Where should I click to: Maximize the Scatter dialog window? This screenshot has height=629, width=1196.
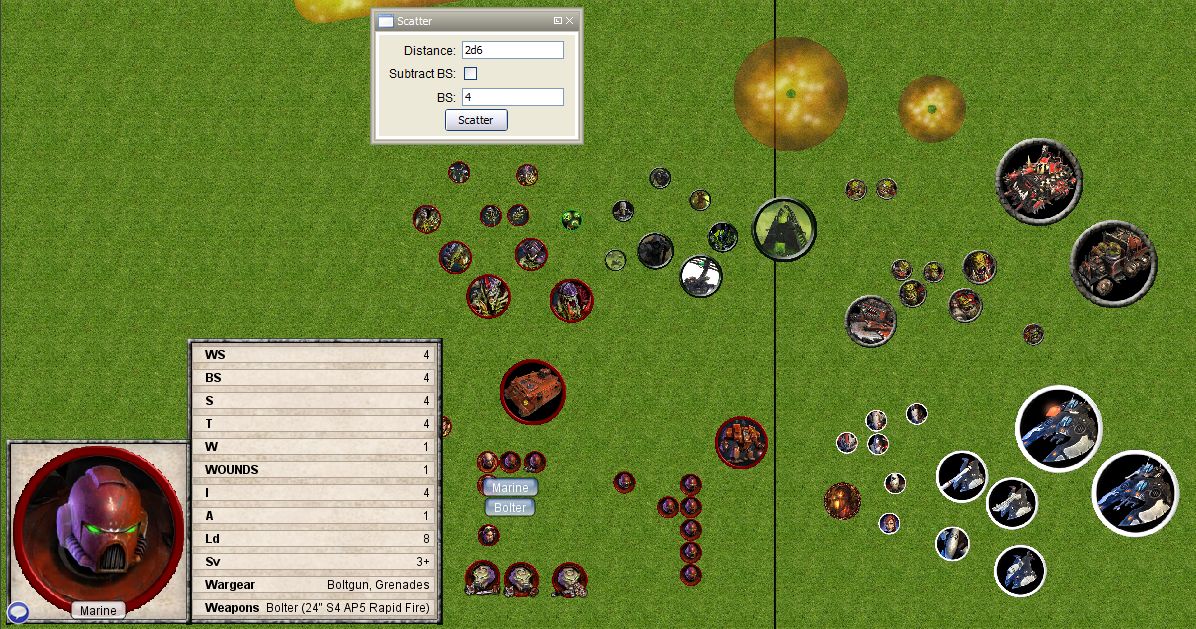[558, 20]
